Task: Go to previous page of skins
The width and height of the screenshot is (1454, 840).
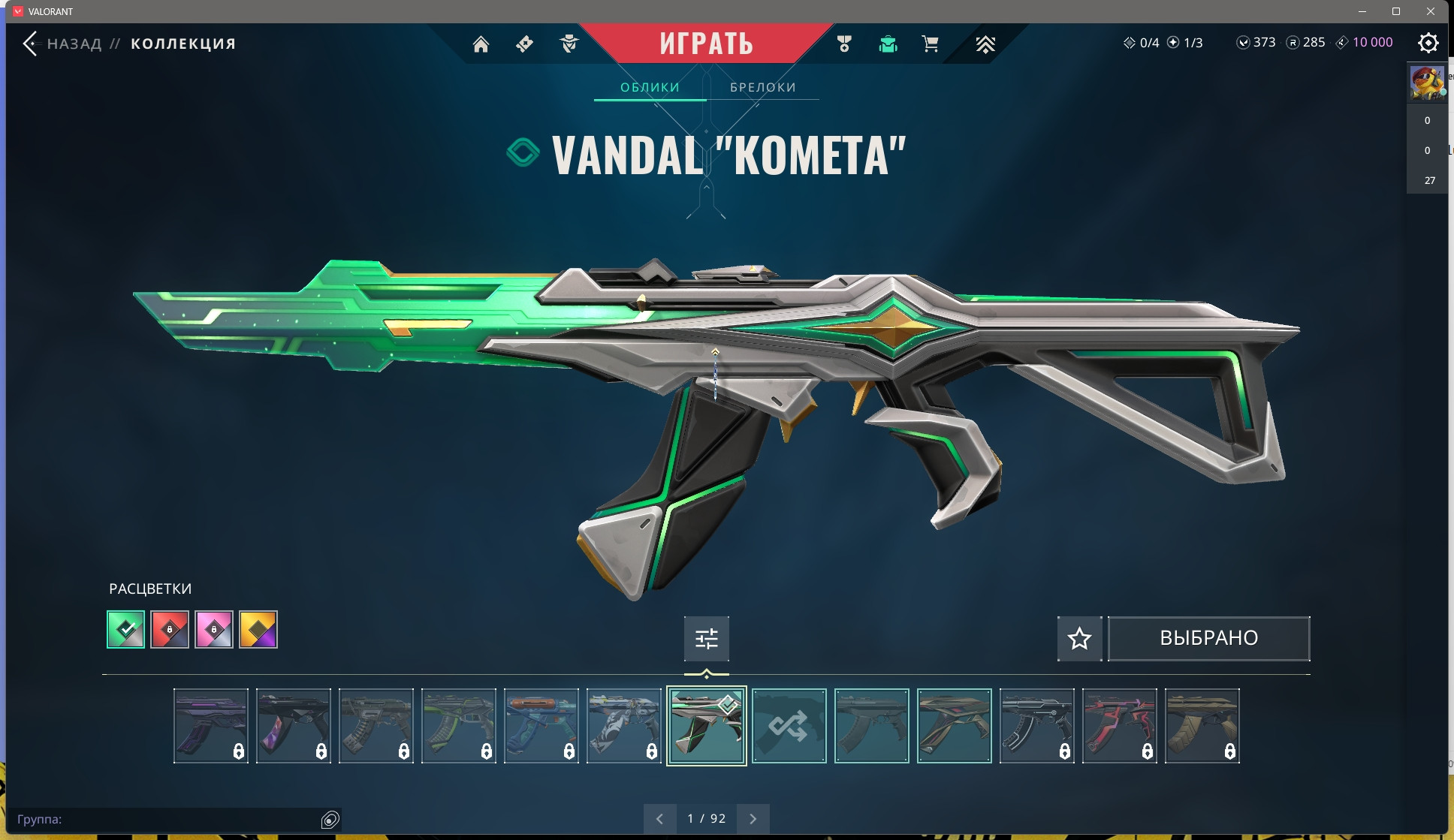Action: (659, 818)
